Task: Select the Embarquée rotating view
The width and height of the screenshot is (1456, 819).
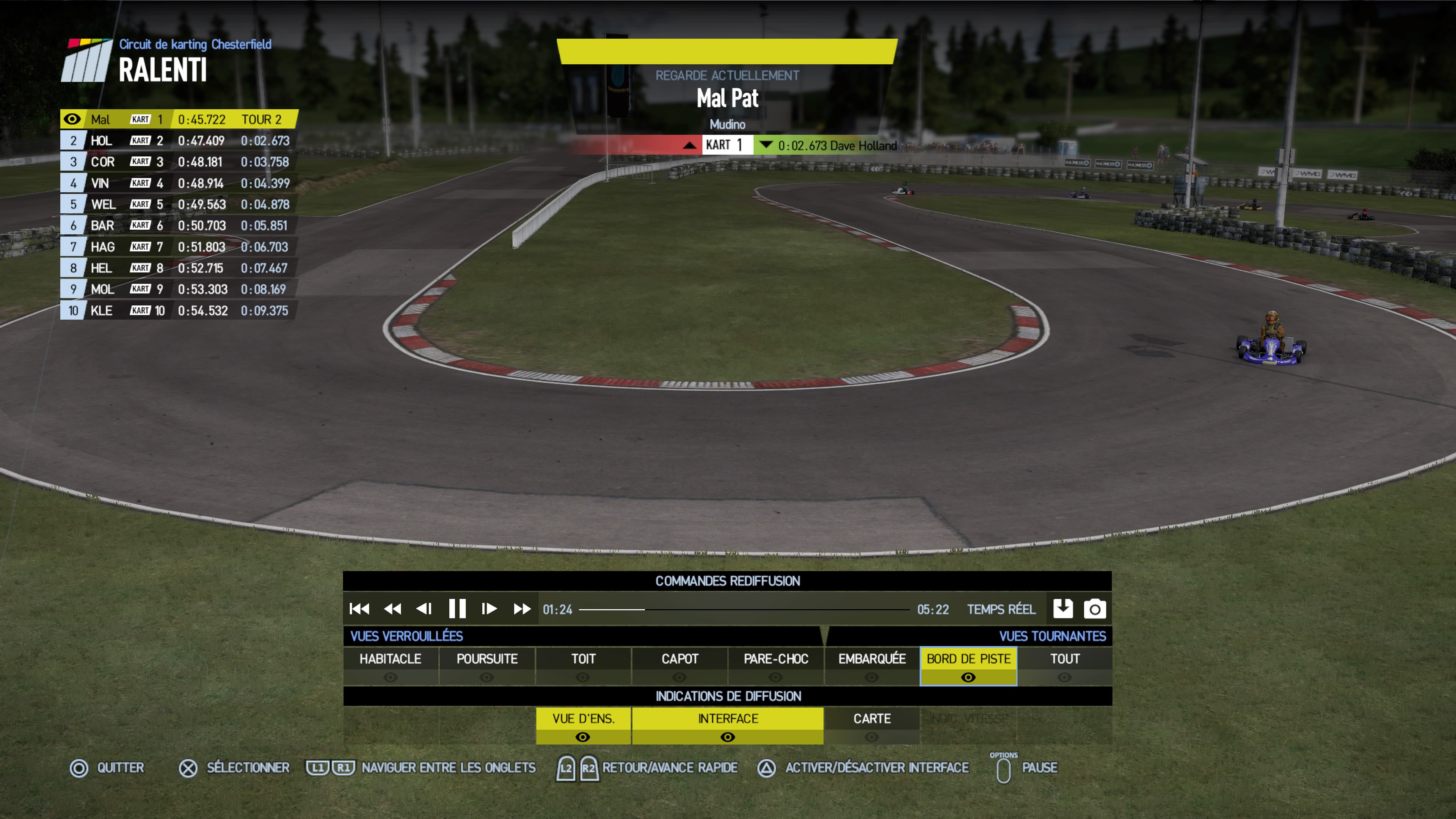Action: (x=872, y=665)
